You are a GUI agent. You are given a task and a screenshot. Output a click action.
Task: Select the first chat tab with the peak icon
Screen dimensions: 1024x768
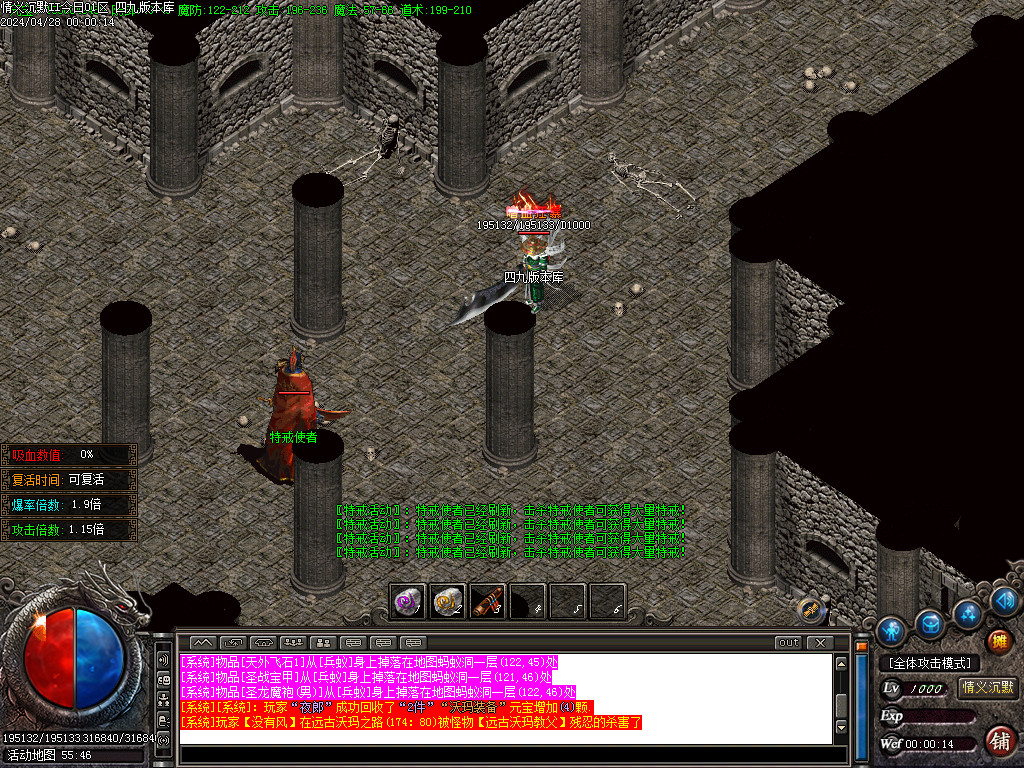(x=203, y=642)
